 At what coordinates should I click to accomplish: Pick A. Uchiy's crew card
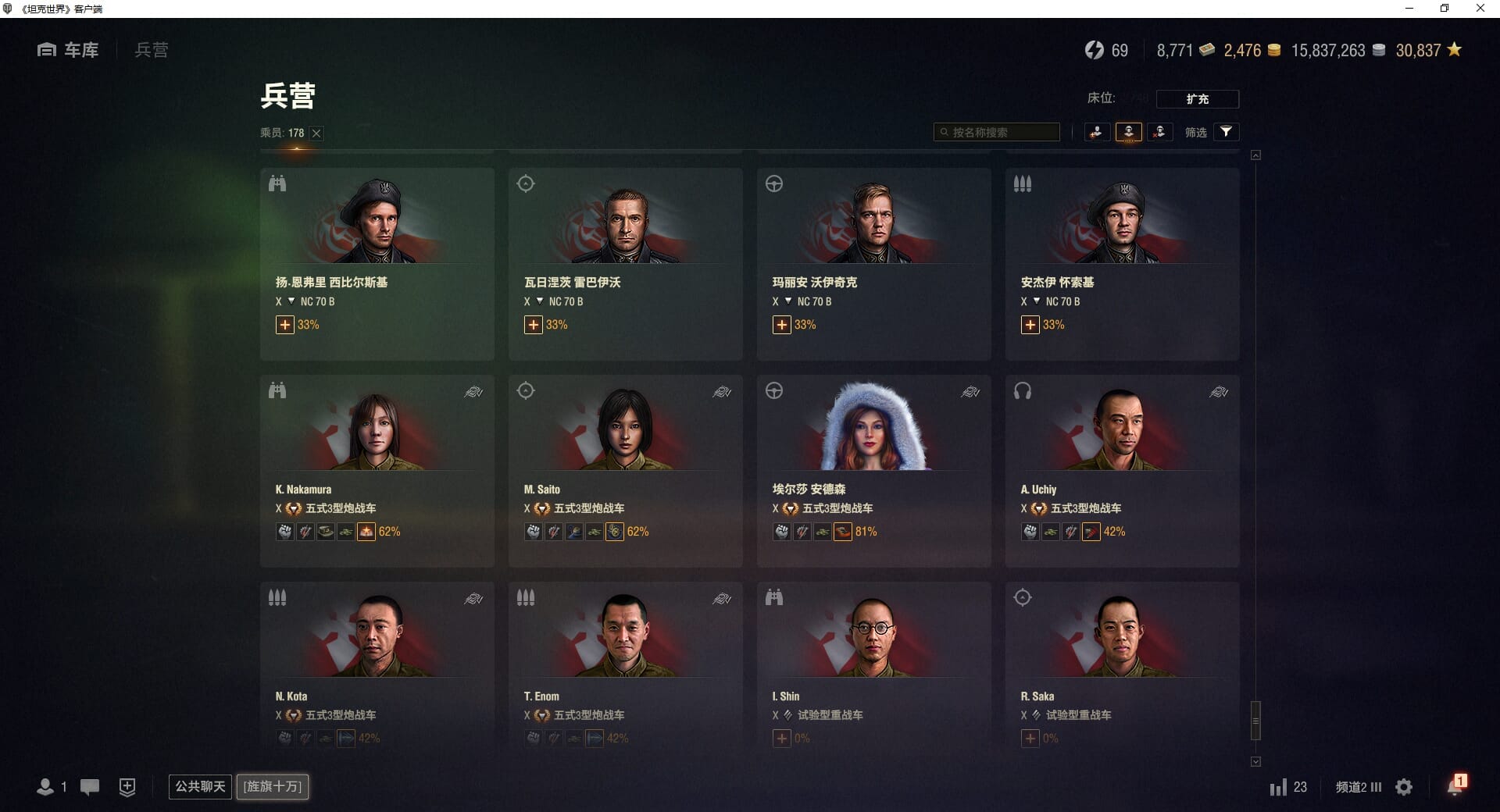[1122, 470]
